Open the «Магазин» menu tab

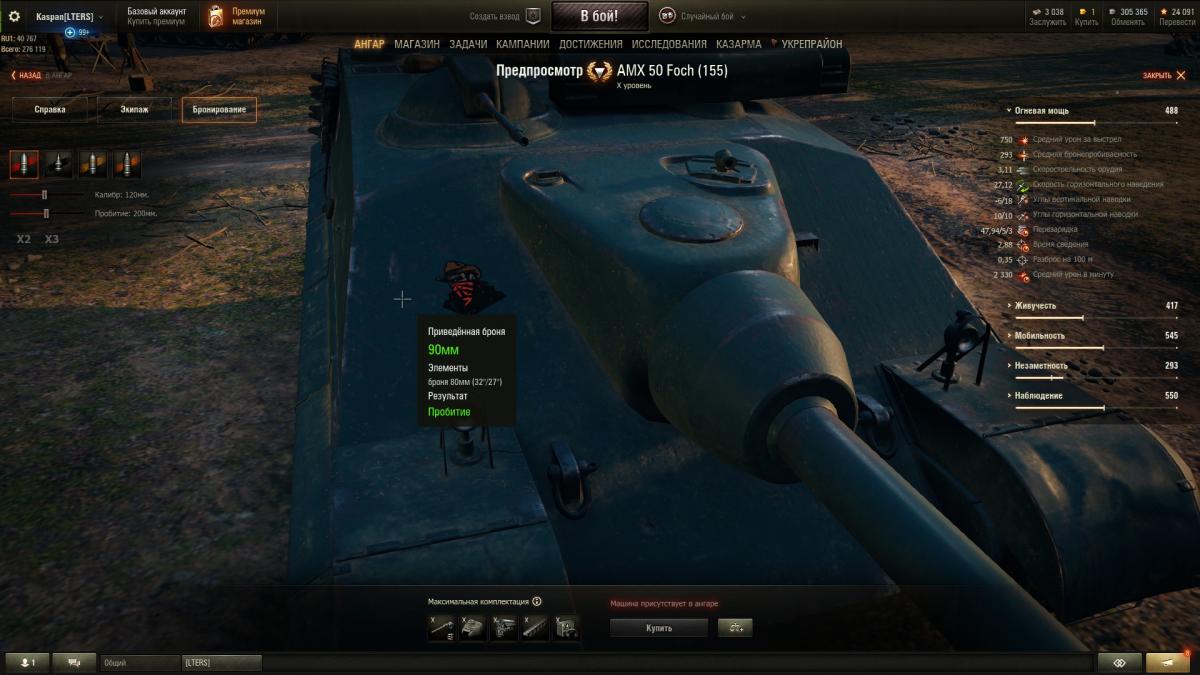[x=417, y=44]
